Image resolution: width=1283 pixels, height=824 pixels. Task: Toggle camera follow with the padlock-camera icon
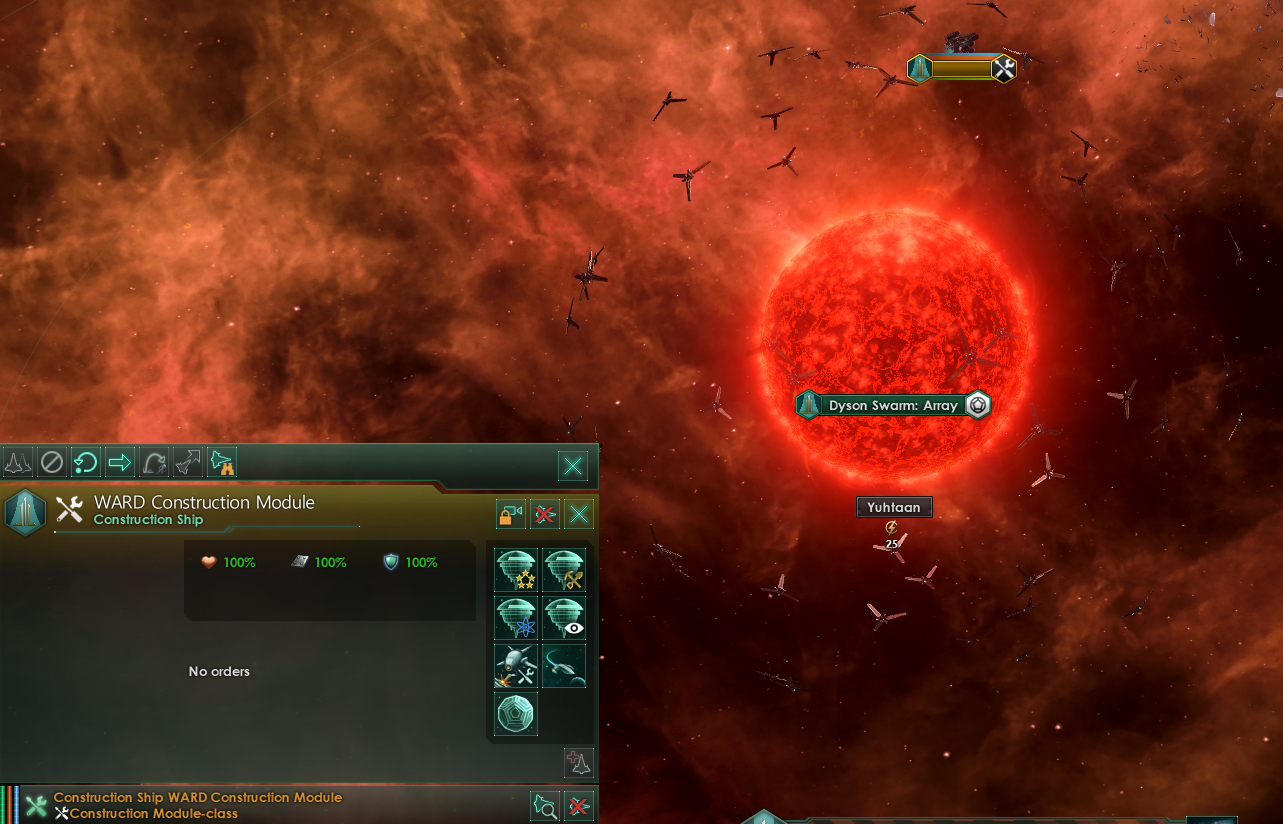coord(510,513)
